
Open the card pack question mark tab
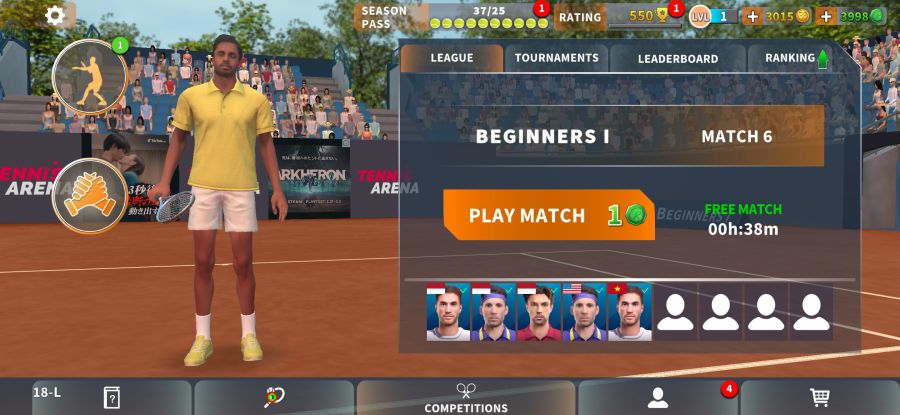(111, 398)
